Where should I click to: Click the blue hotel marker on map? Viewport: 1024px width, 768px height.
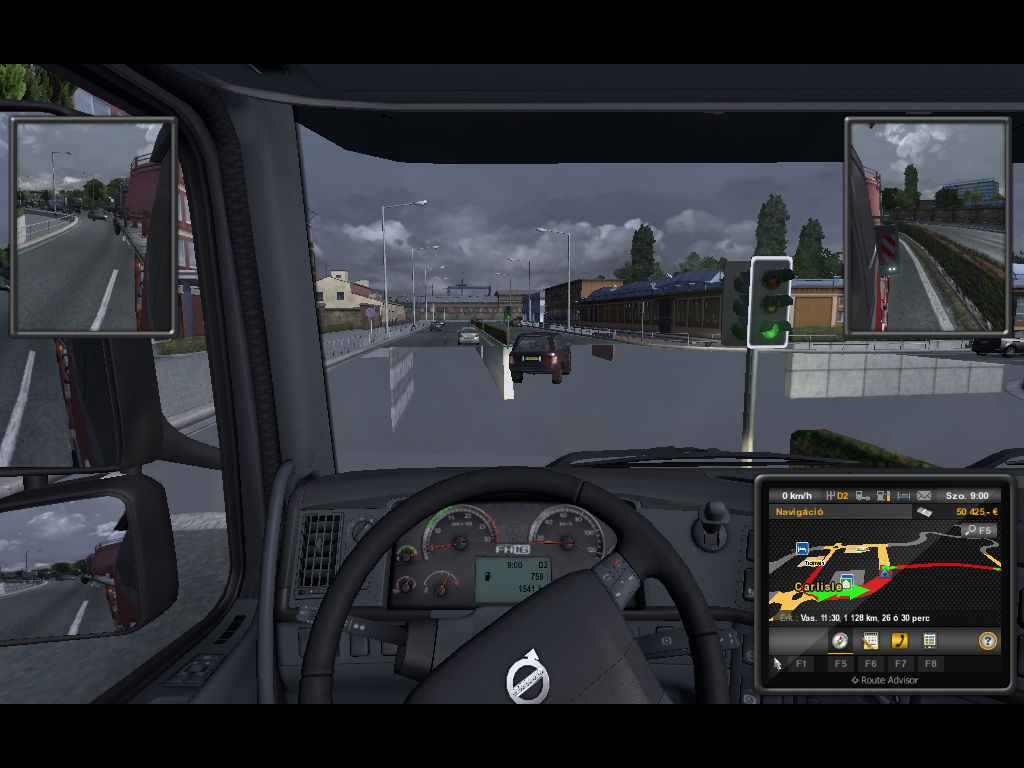[x=802, y=548]
